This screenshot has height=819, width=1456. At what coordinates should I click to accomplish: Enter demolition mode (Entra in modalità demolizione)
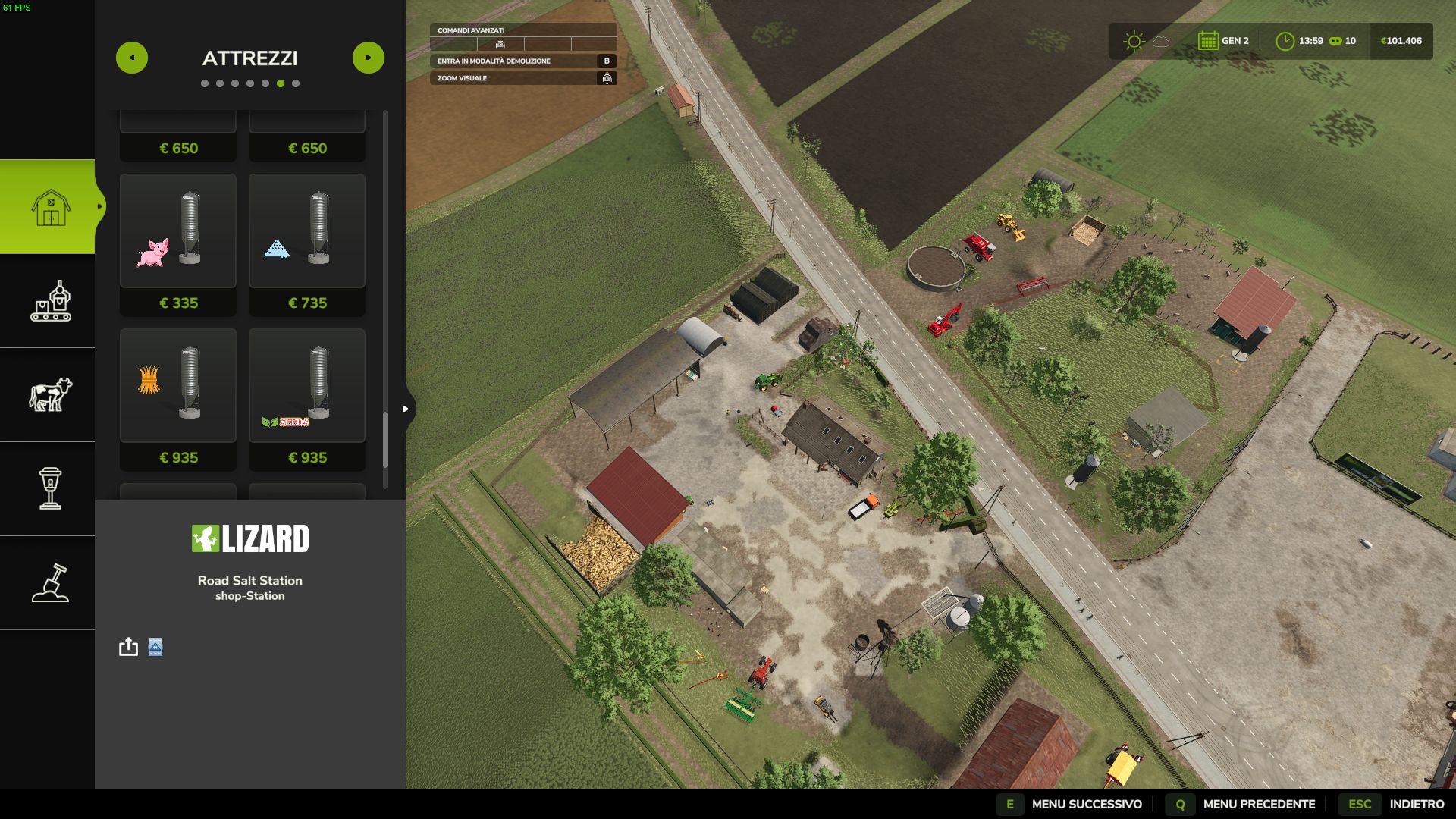click(523, 61)
